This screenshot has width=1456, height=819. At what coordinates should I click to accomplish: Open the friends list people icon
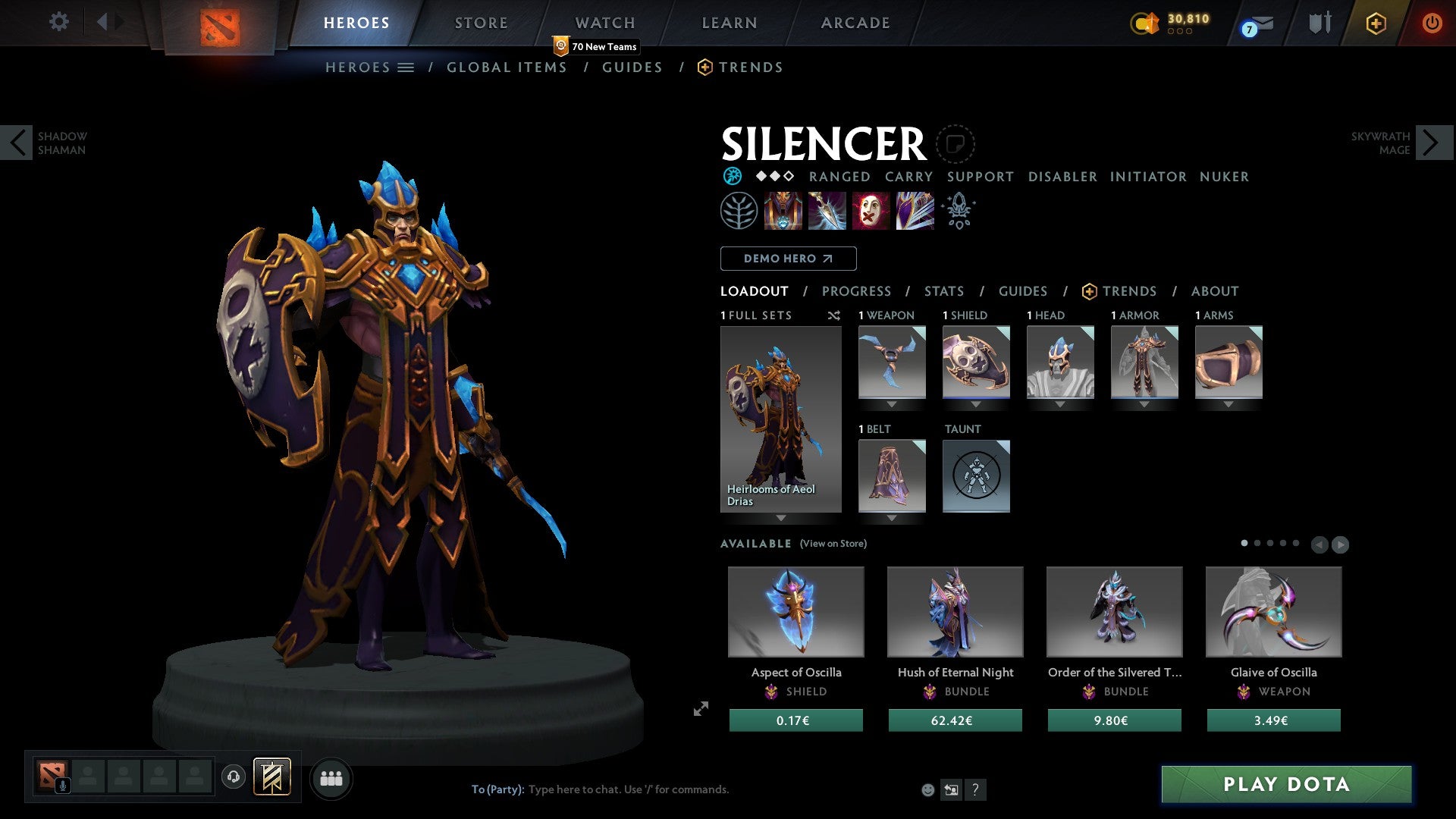coord(331,778)
